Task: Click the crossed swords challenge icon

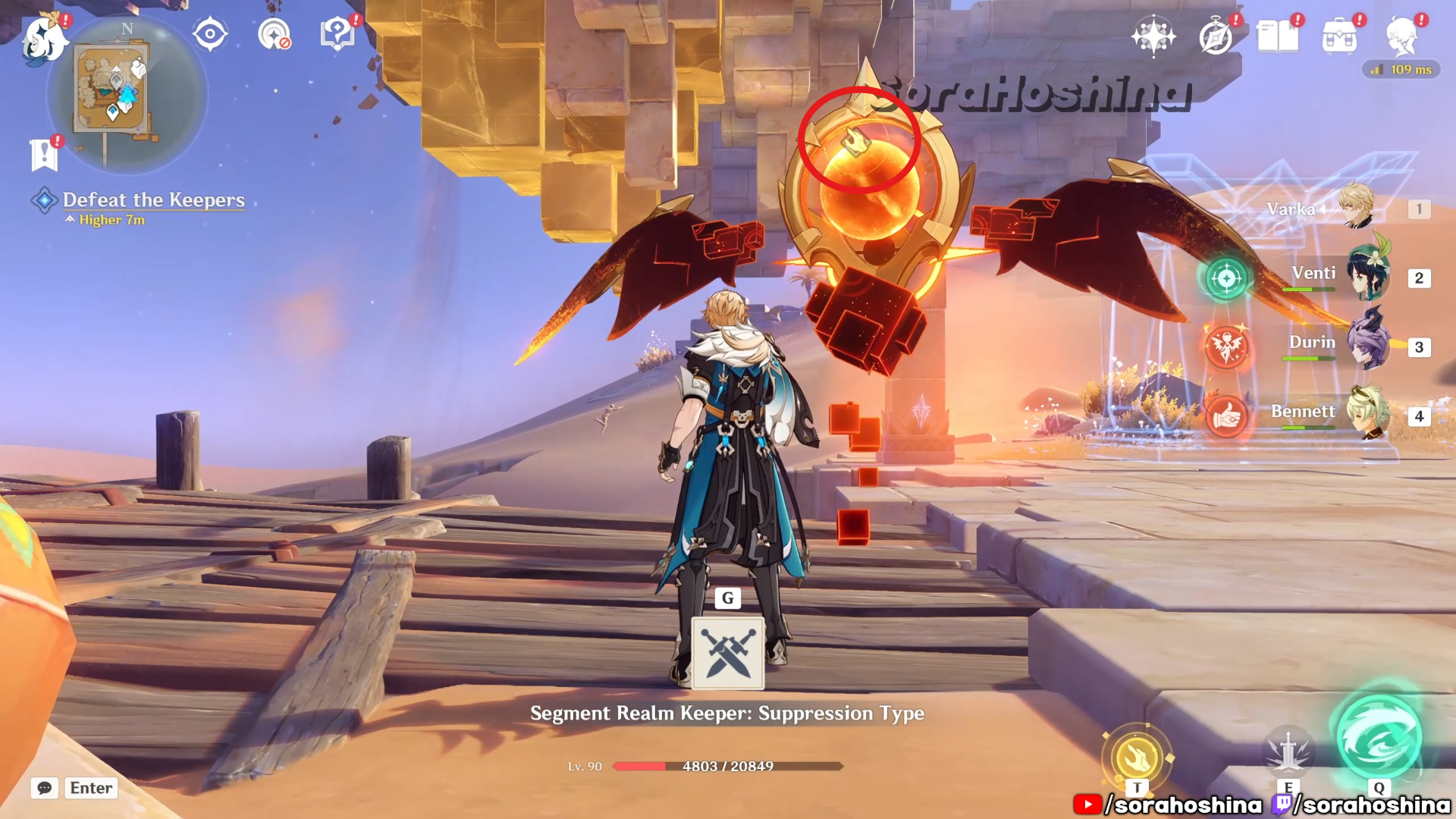Action: (727, 653)
